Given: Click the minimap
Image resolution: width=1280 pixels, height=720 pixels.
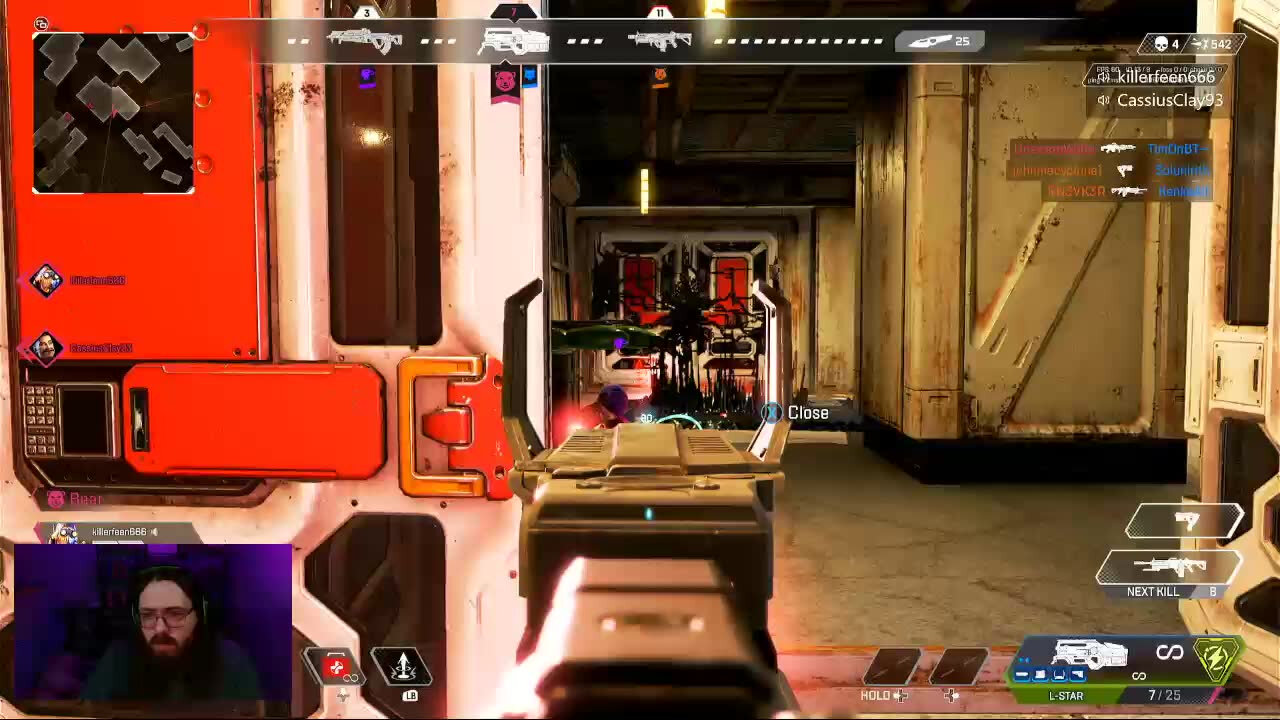Looking at the screenshot, I should point(113,112).
